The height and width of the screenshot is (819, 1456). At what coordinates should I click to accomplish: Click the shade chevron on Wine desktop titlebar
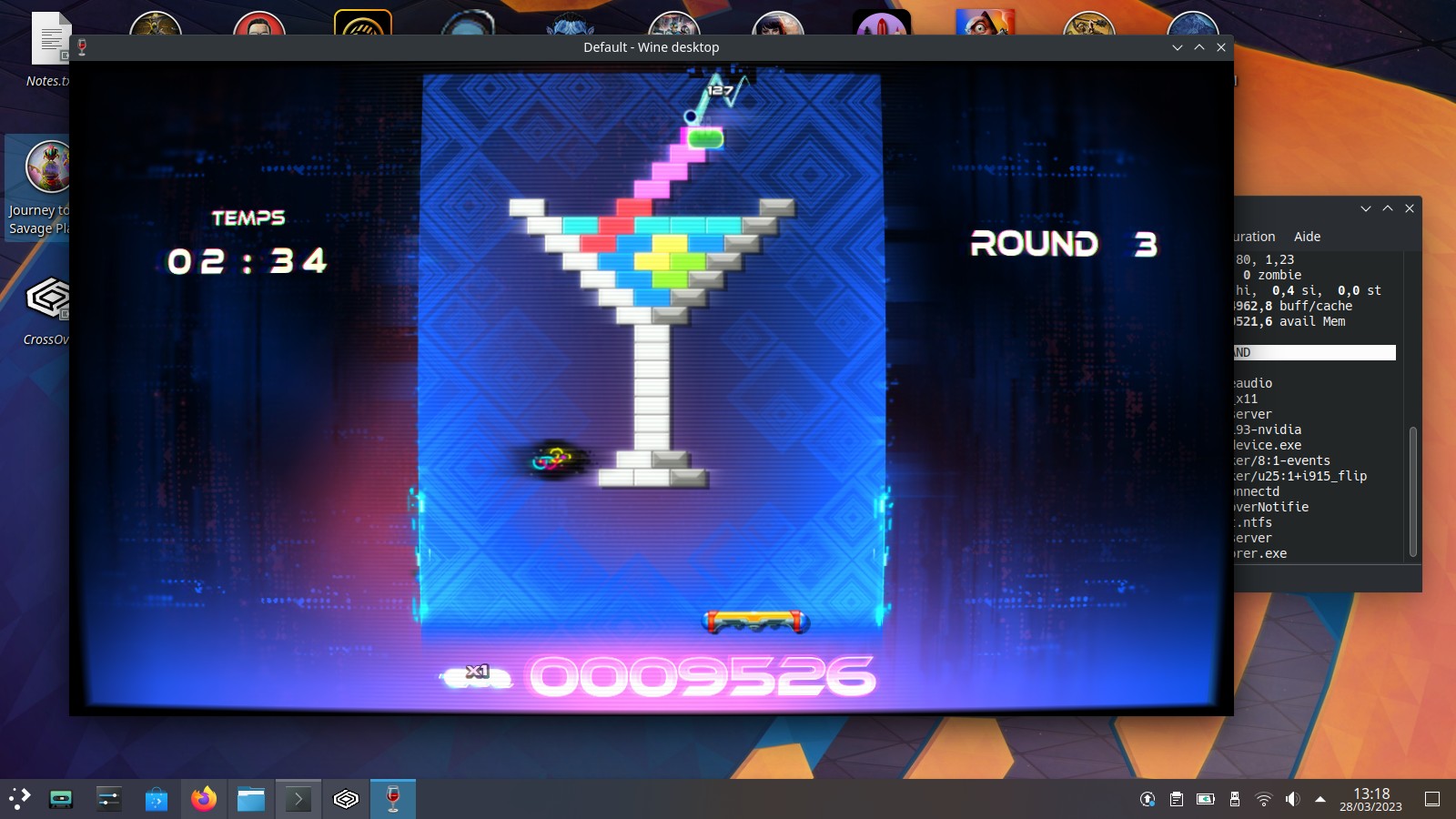coord(1199,47)
